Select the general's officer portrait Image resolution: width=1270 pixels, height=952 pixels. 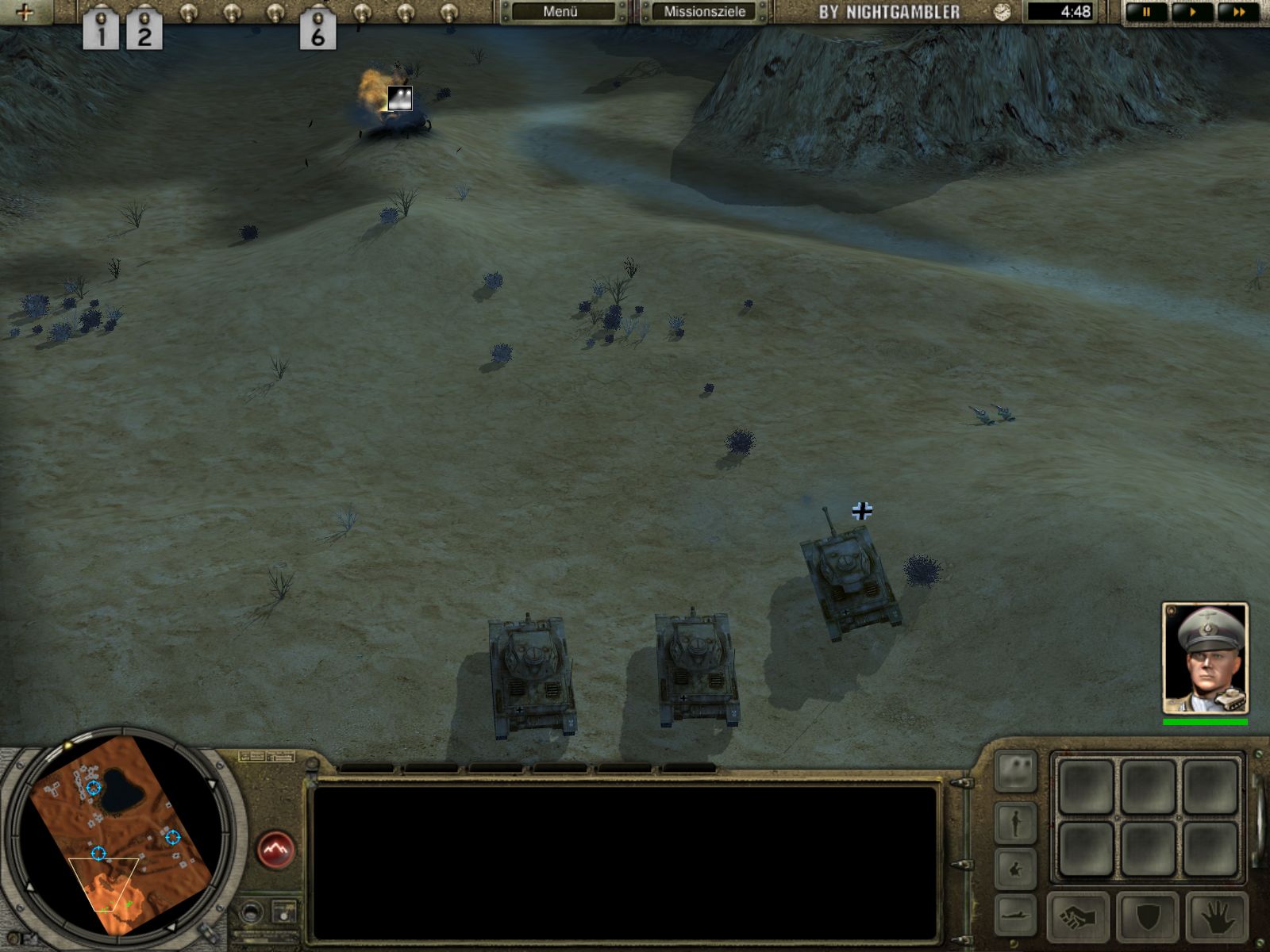tap(1205, 658)
